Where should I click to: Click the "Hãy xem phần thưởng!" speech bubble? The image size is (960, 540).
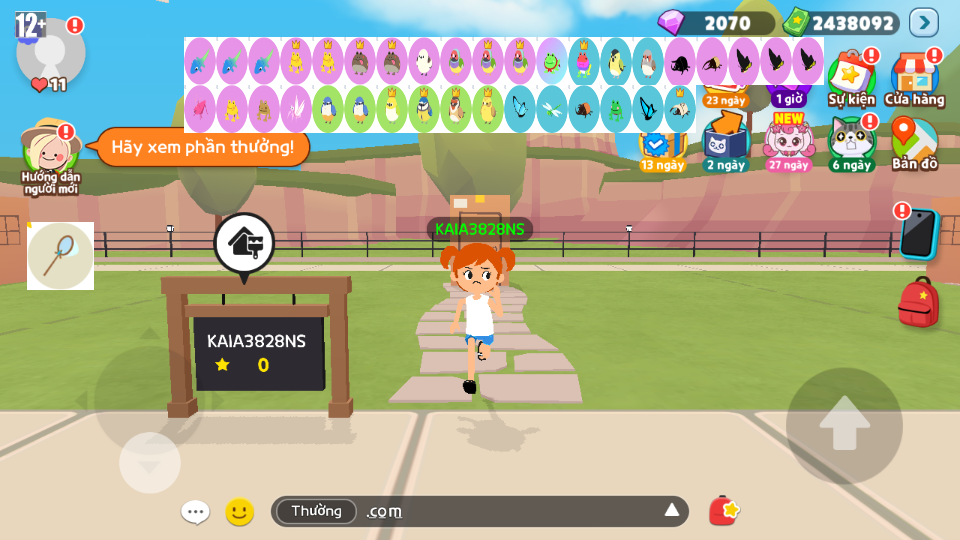click(202, 147)
